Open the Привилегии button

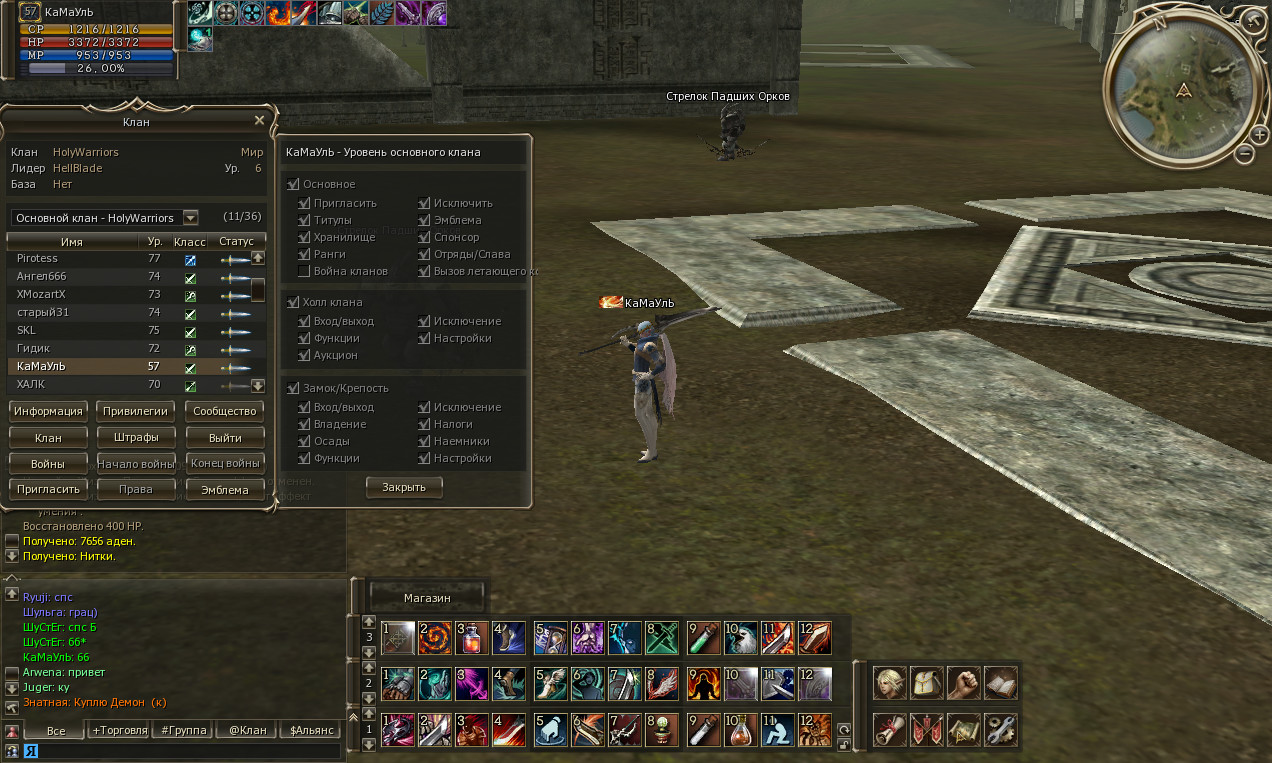pos(137,411)
